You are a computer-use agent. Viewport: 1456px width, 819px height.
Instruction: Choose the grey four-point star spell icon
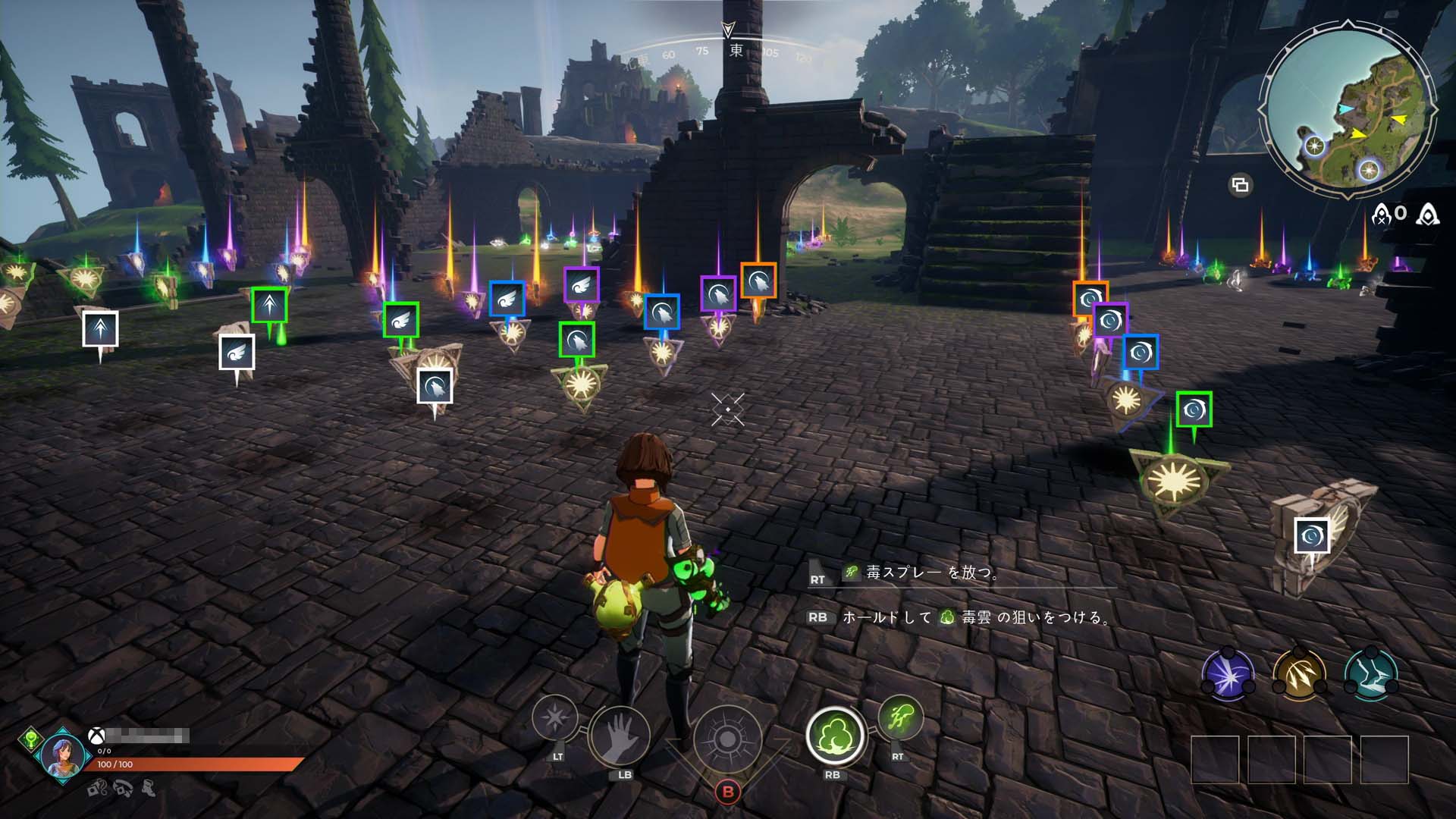(x=555, y=717)
